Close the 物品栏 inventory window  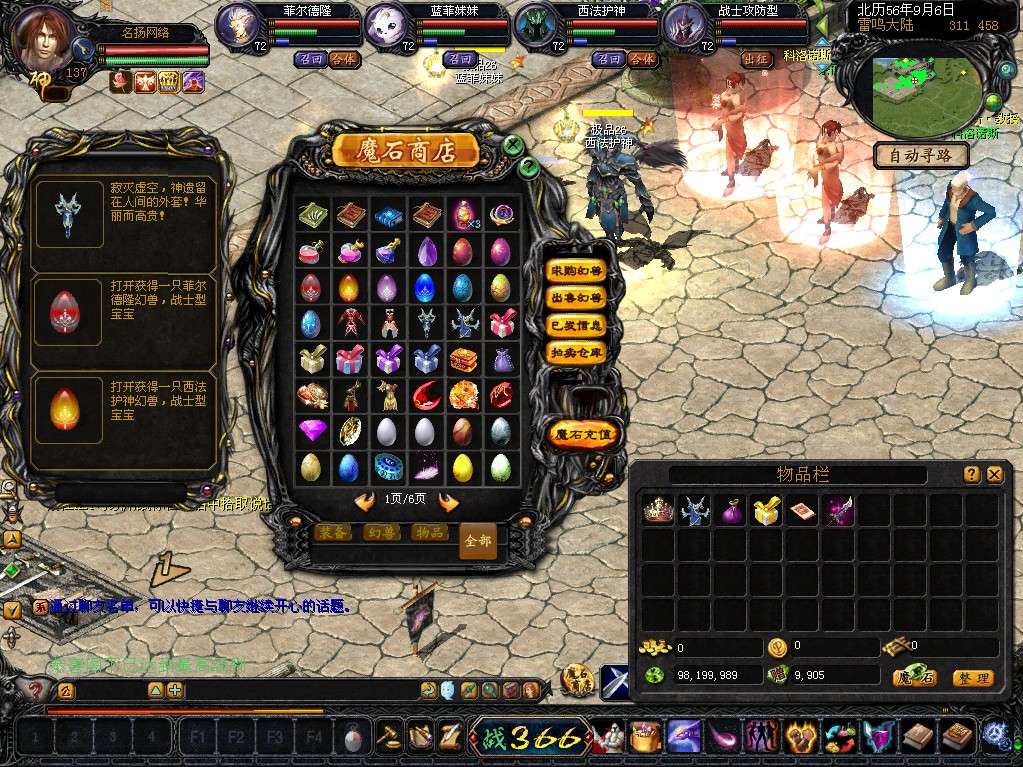pos(994,475)
